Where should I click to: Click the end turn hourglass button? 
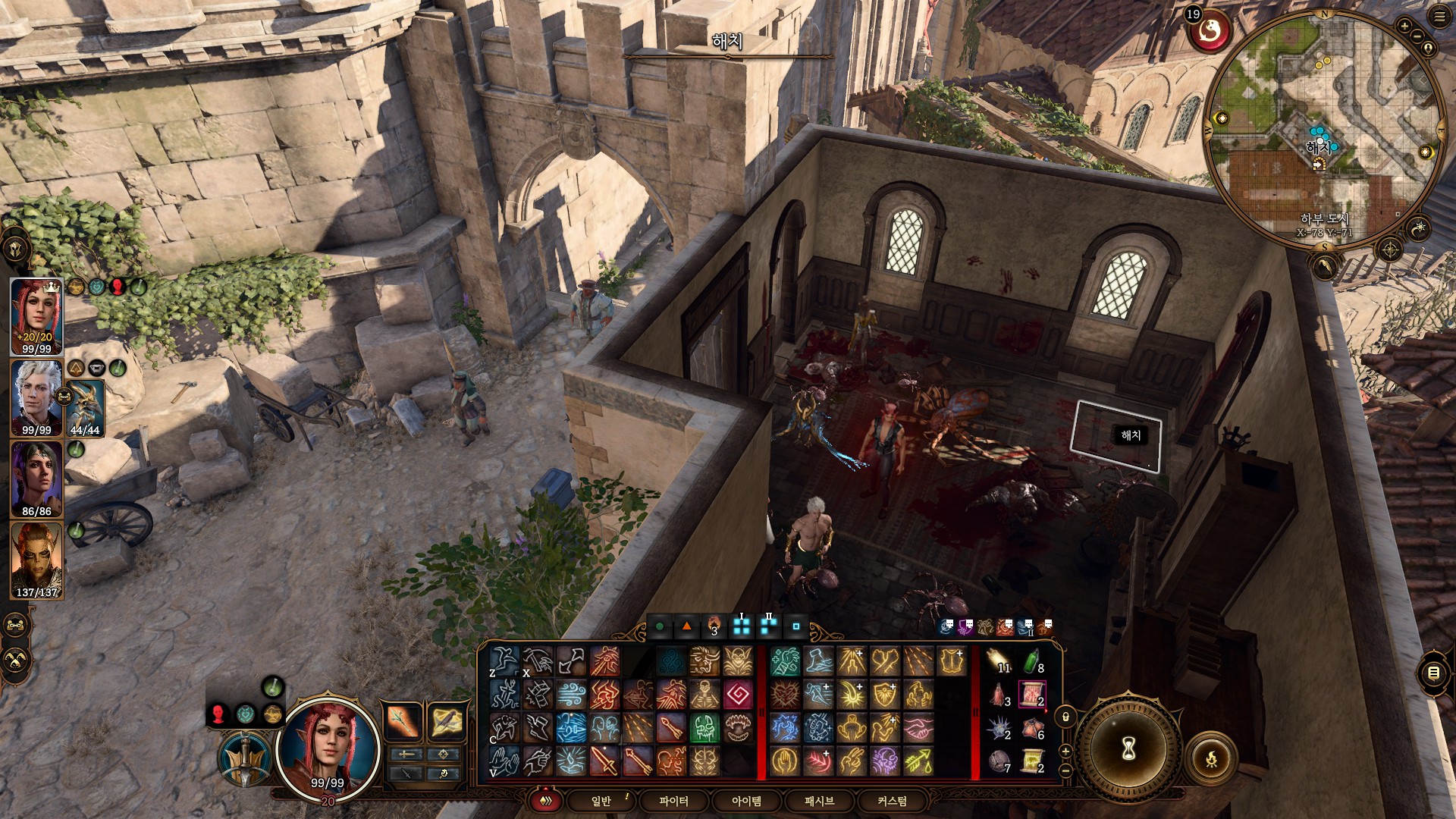click(x=1129, y=749)
